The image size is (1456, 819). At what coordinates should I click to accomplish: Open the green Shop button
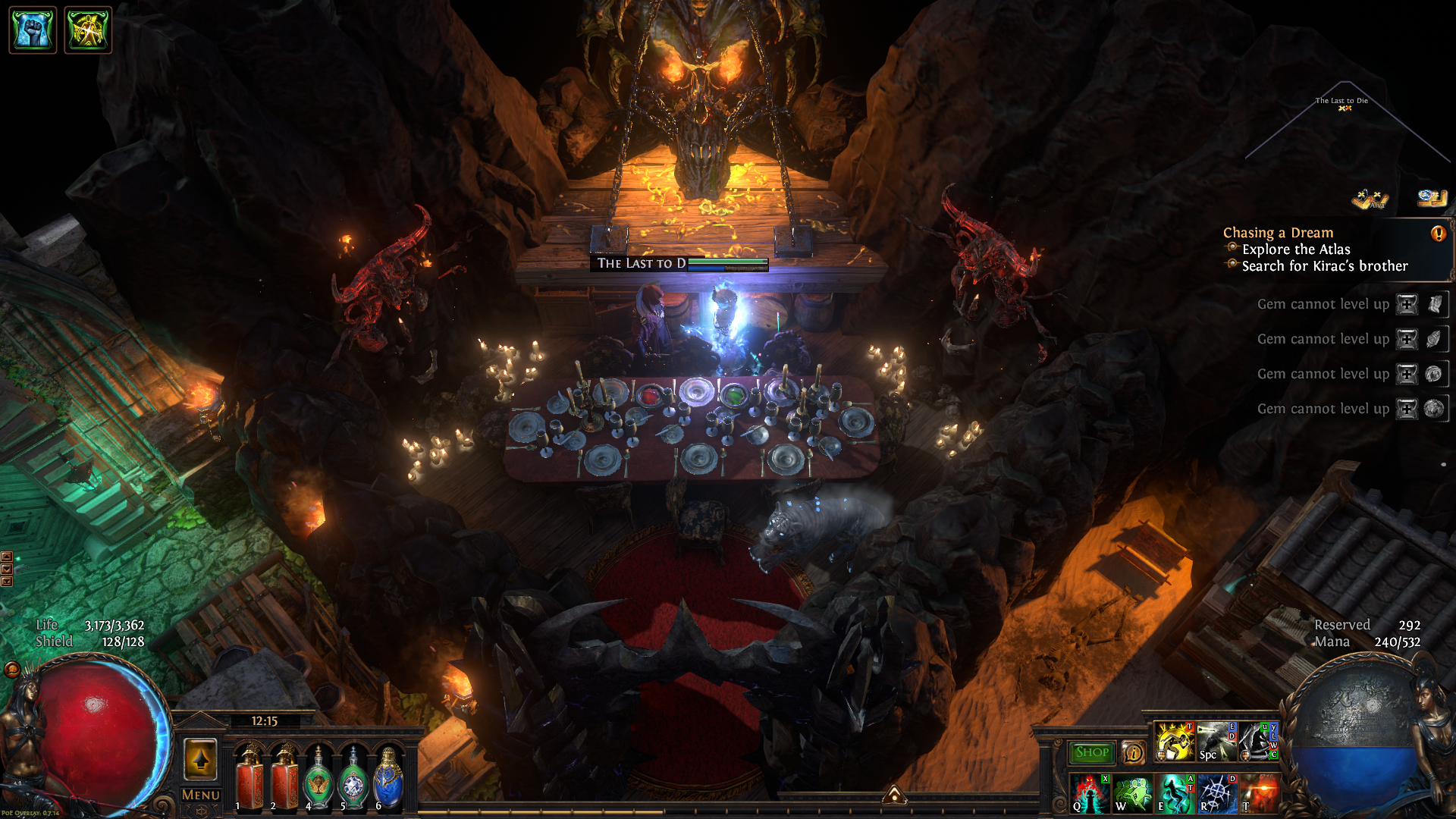pos(1091,752)
